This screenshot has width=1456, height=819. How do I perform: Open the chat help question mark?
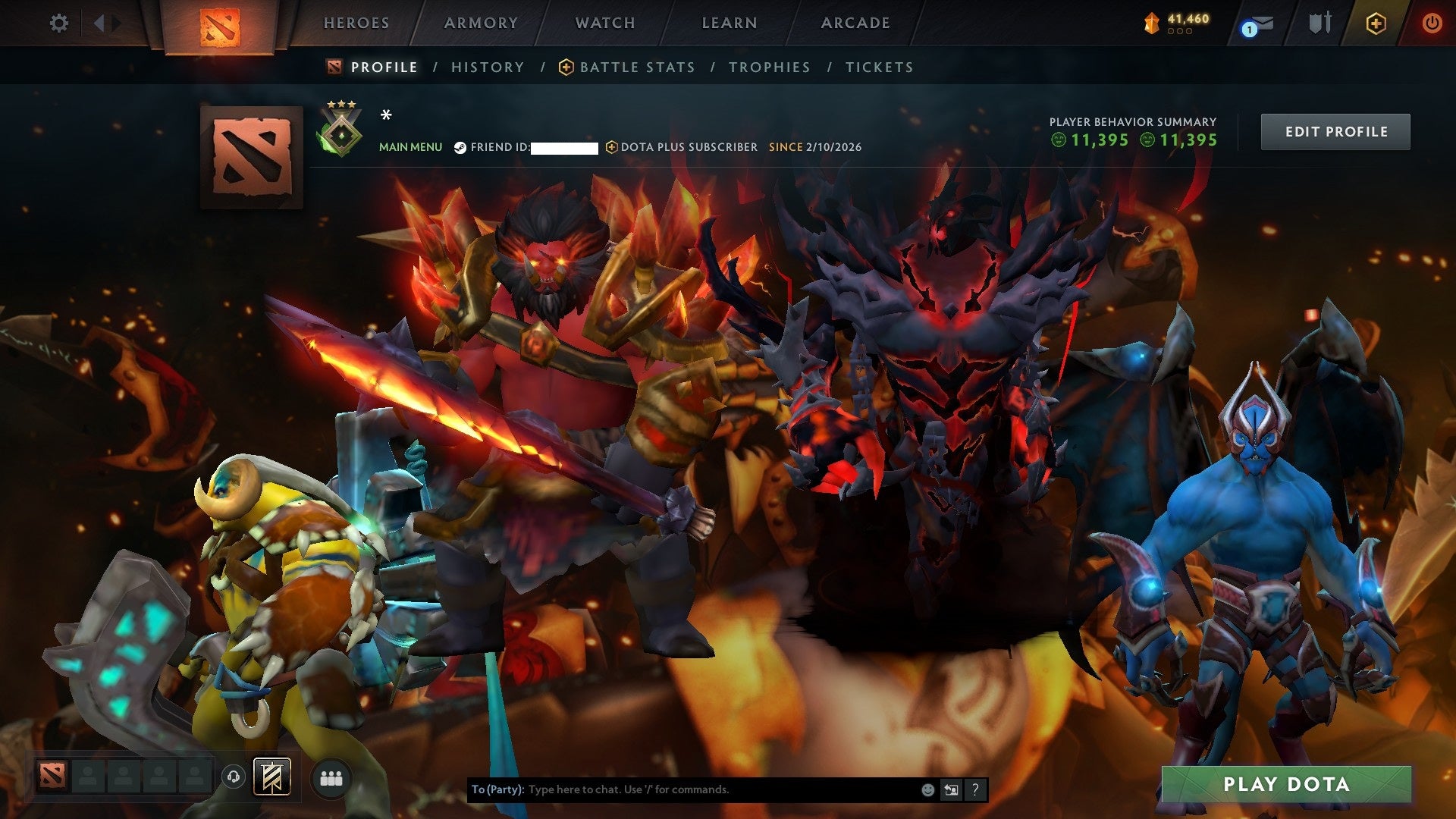(x=974, y=789)
